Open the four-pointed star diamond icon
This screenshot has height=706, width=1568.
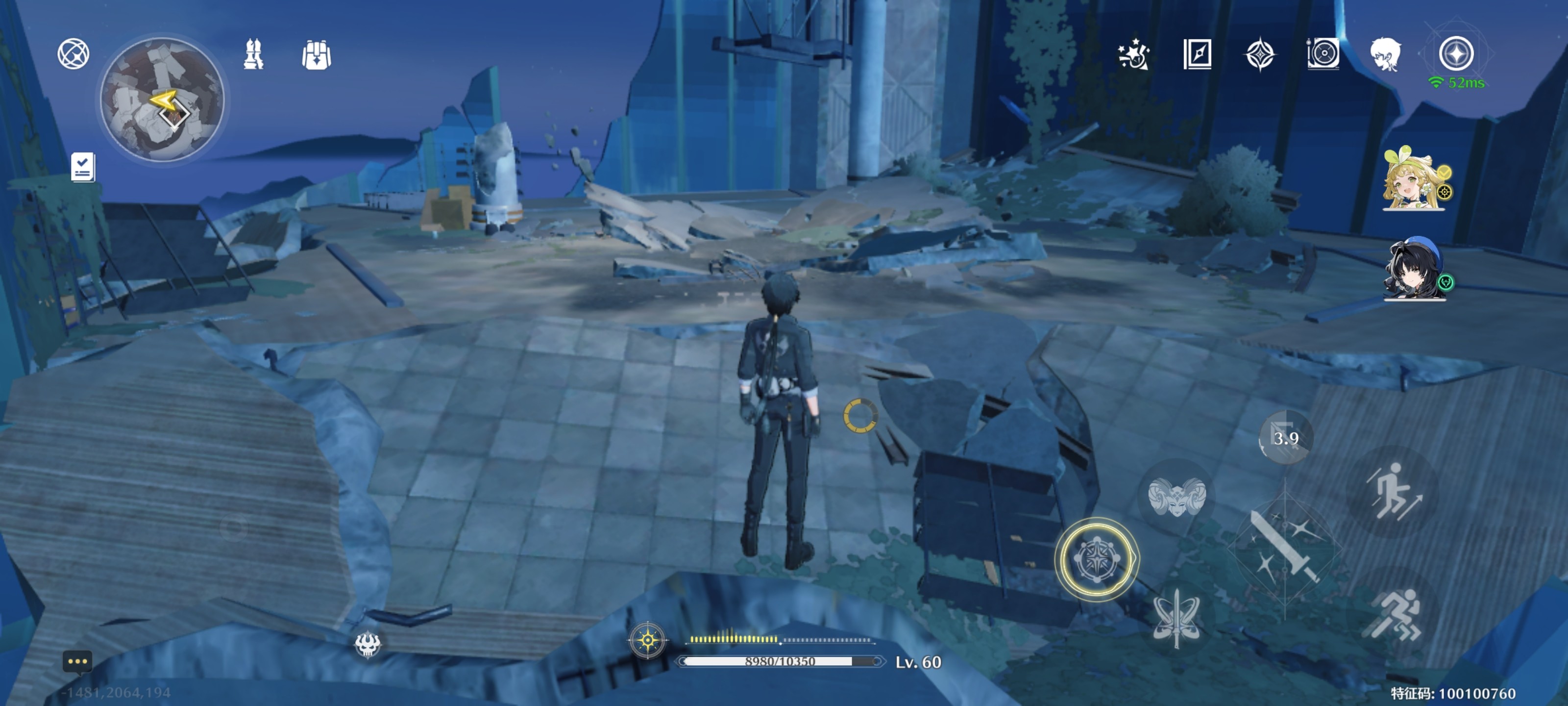pos(1260,55)
